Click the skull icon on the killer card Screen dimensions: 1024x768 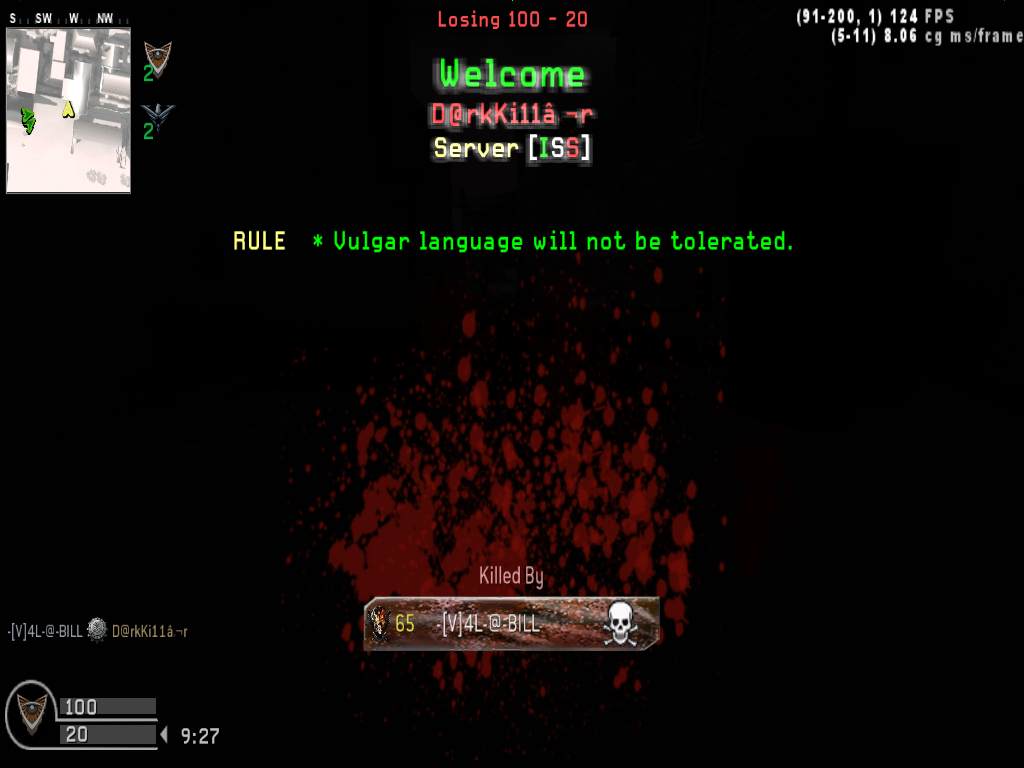point(620,624)
